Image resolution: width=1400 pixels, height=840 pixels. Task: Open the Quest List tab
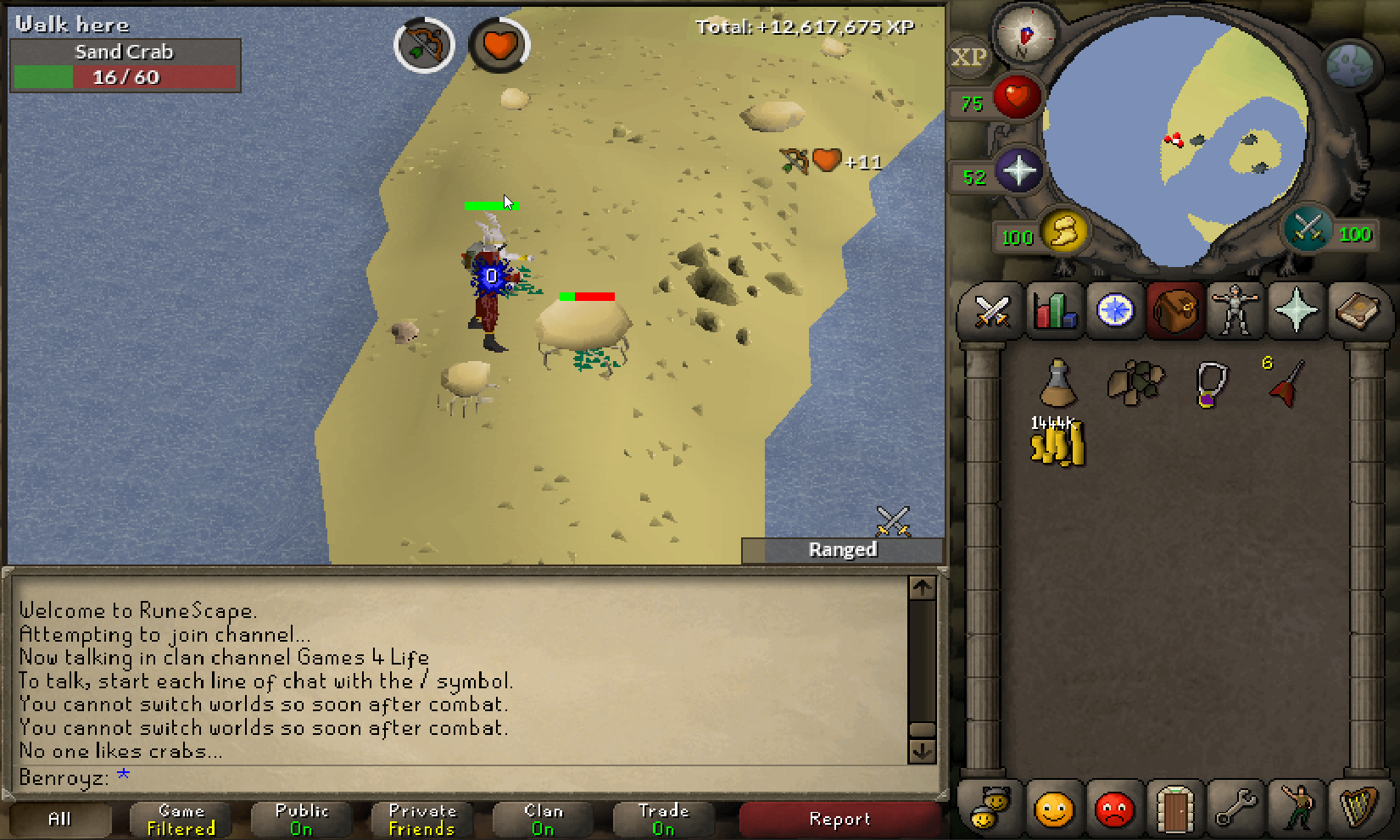pos(1115,311)
